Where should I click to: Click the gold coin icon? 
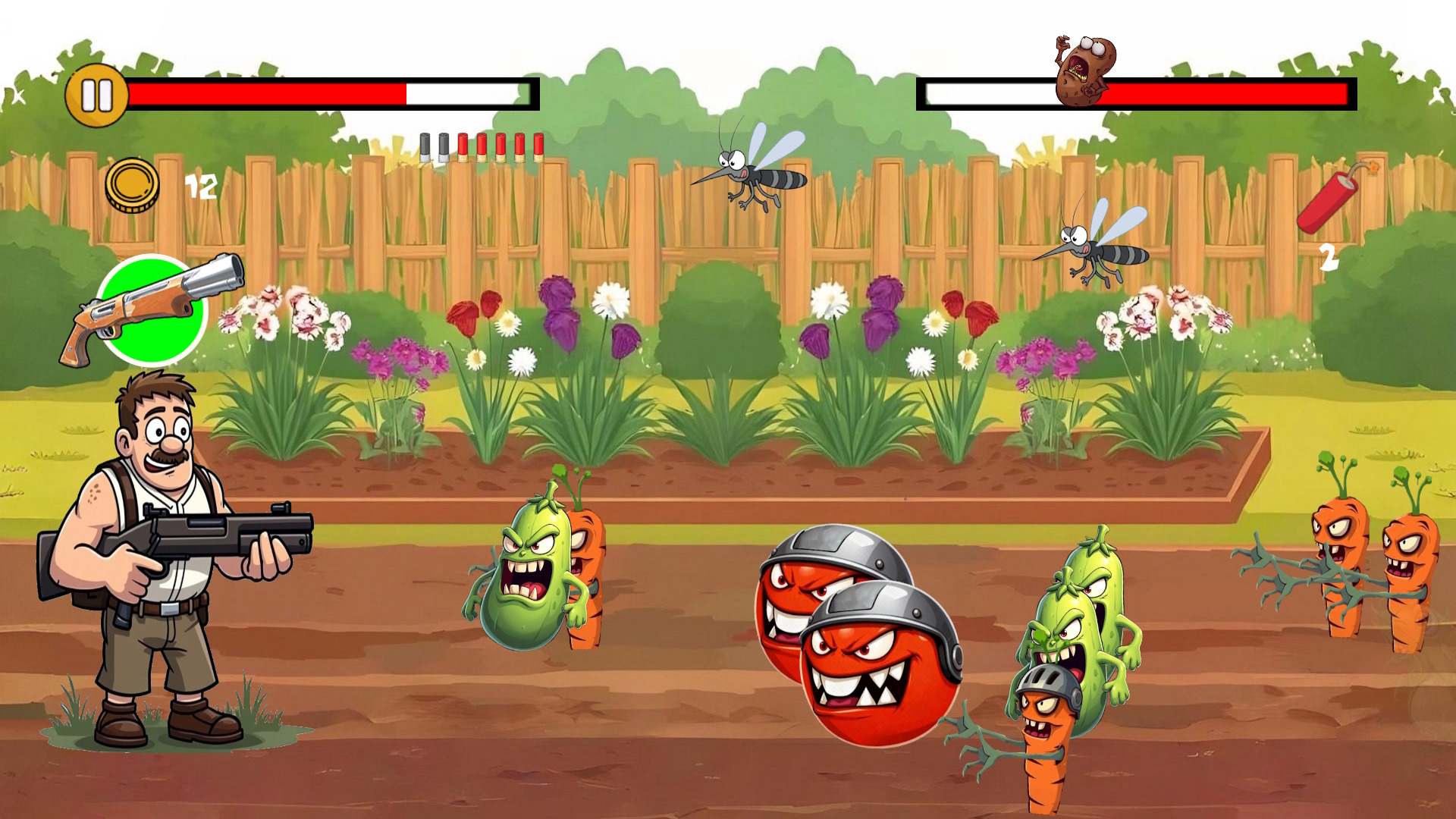[x=133, y=184]
